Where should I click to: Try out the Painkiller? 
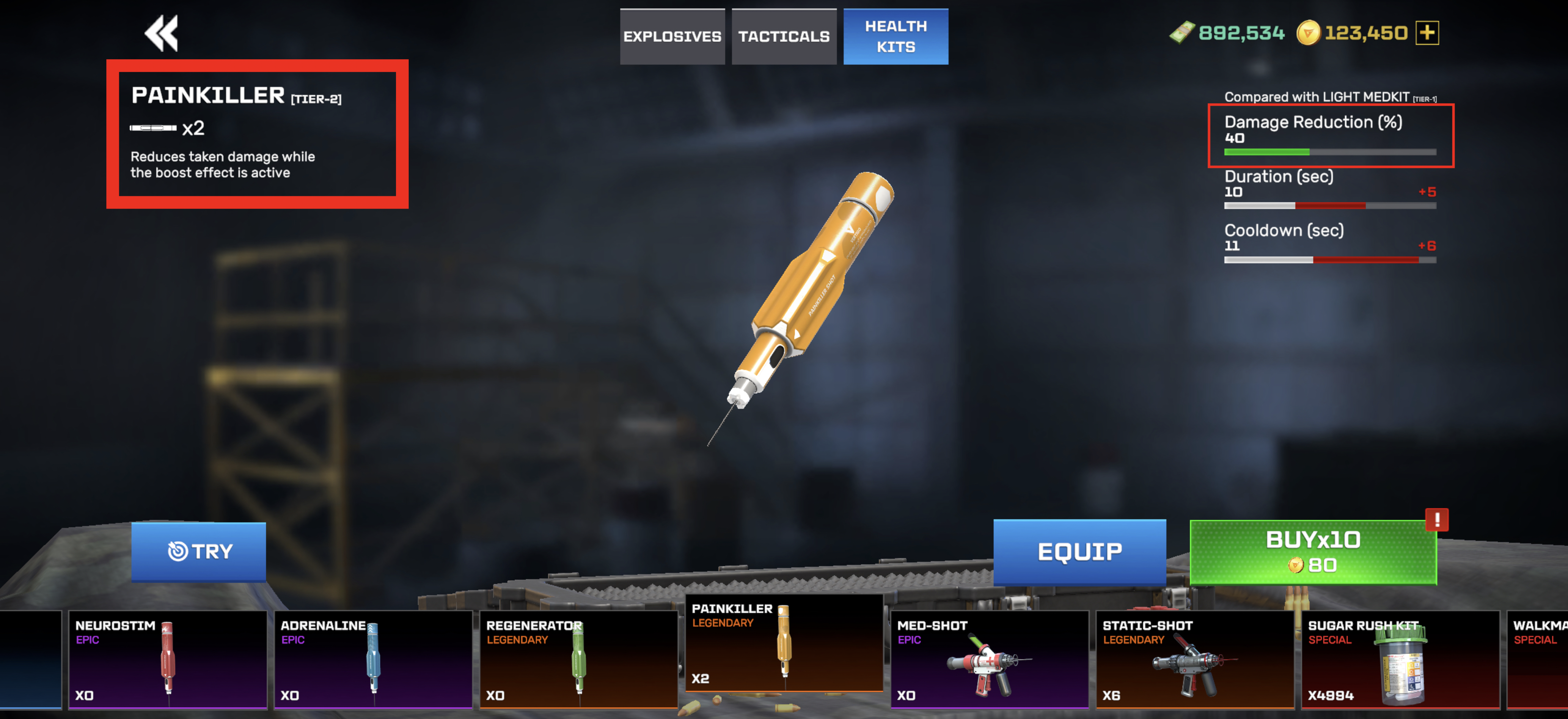pos(198,551)
